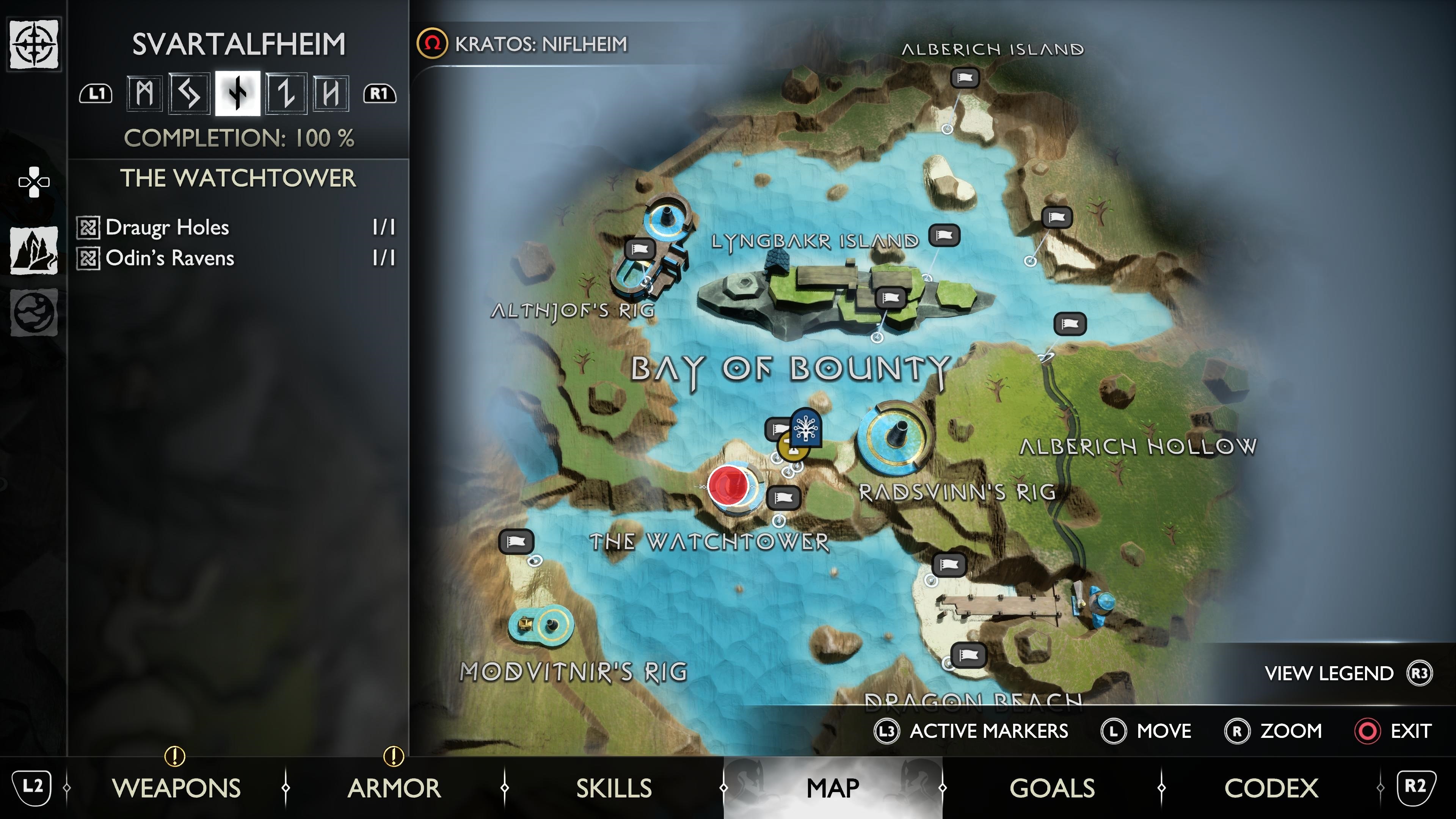Image resolution: width=1456 pixels, height=819 pixels.
Task: Choose the flag marker at Althjof's Rig
Action: (x=640, y=249)
